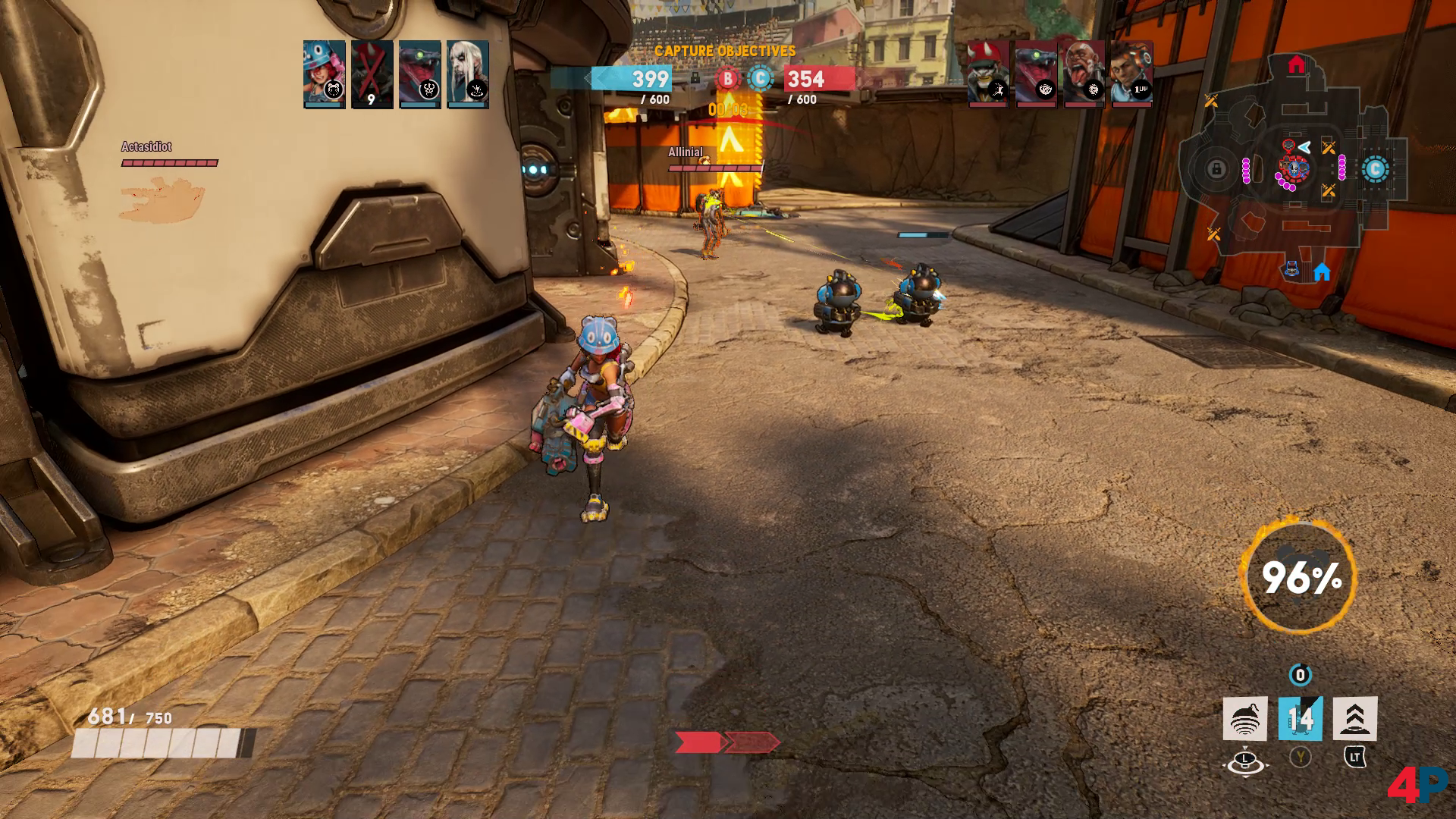
Task: Select the blue-helmet teammate portrait
Action: click(x=325, y=74)
